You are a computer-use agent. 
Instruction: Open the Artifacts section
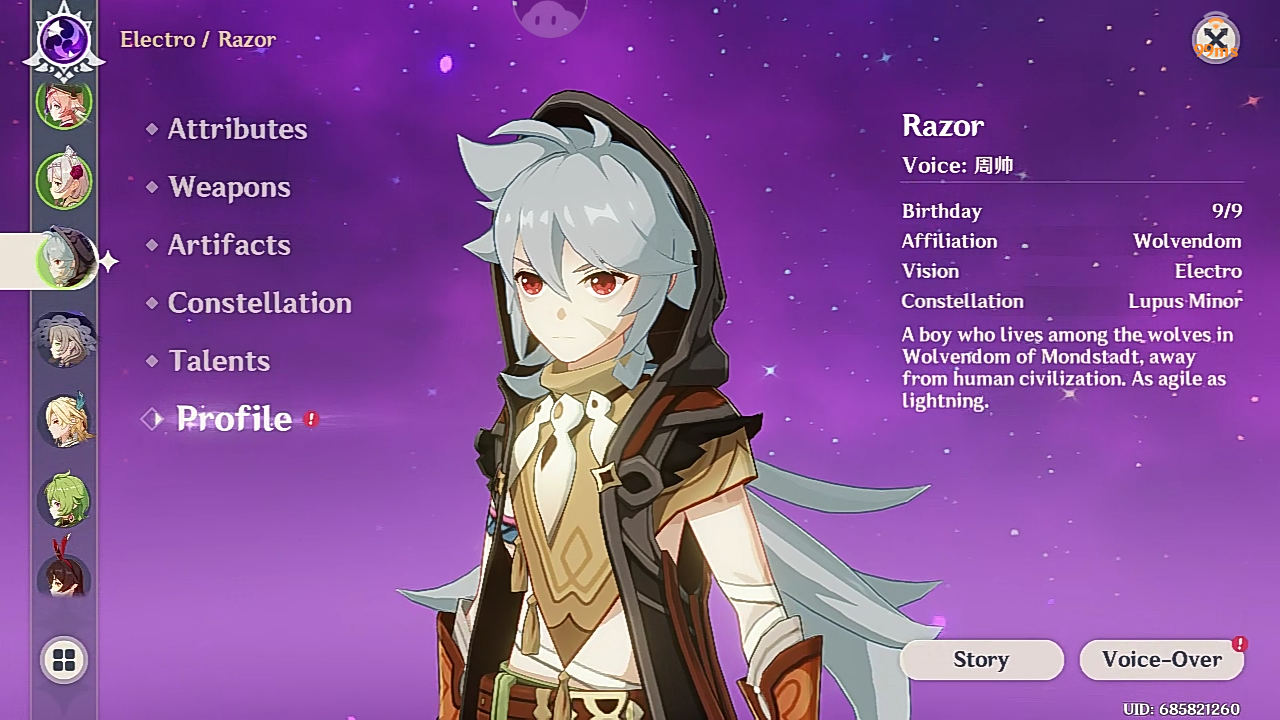[229, 245]
